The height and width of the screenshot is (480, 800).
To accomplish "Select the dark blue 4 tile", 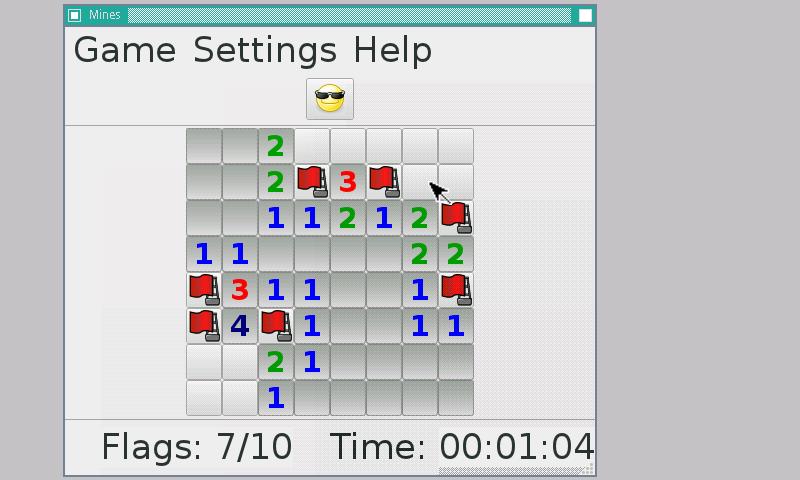I will point(240,326).
